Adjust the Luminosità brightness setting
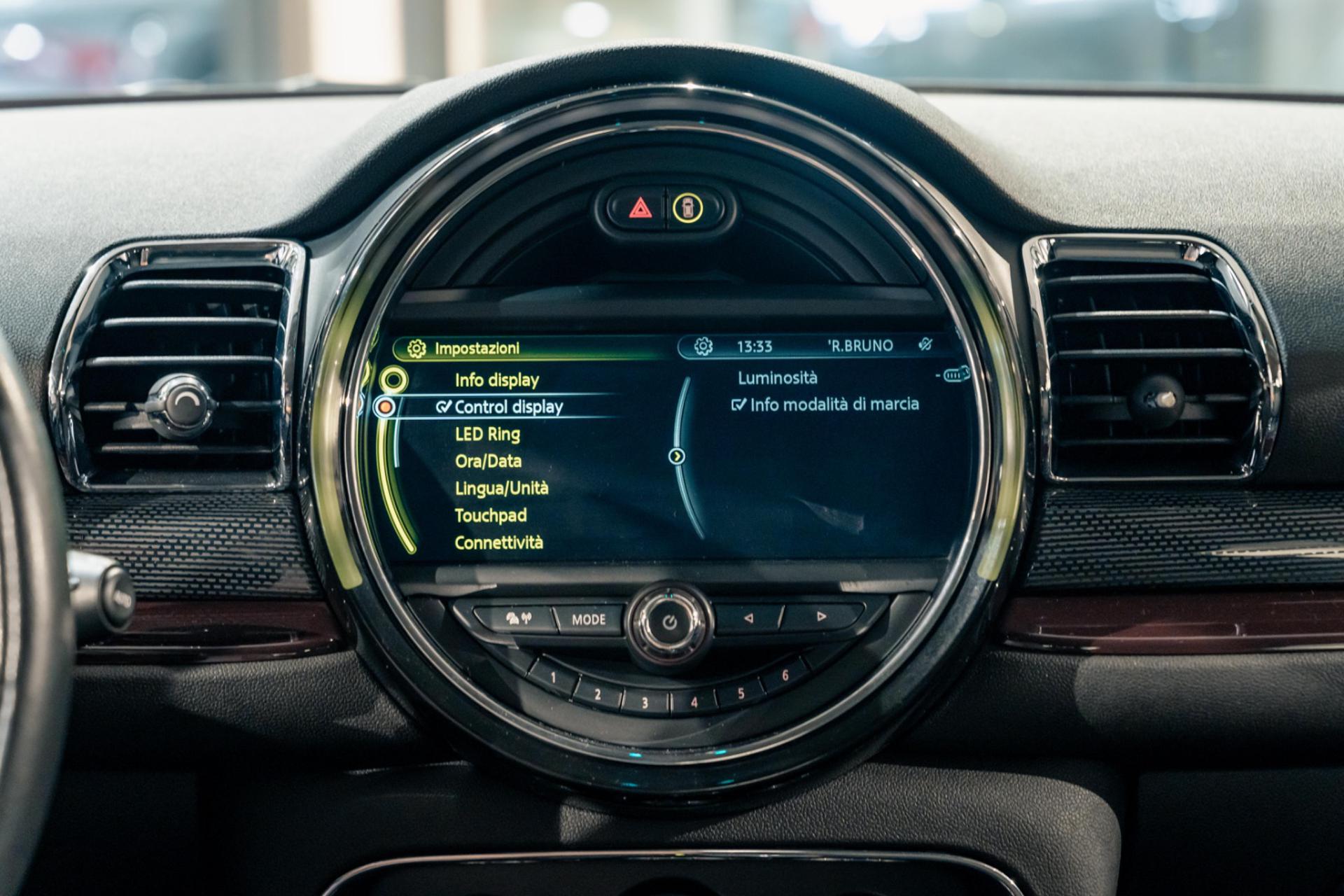The height and width of the screenshot is (896, 1344). coord(777,378)
